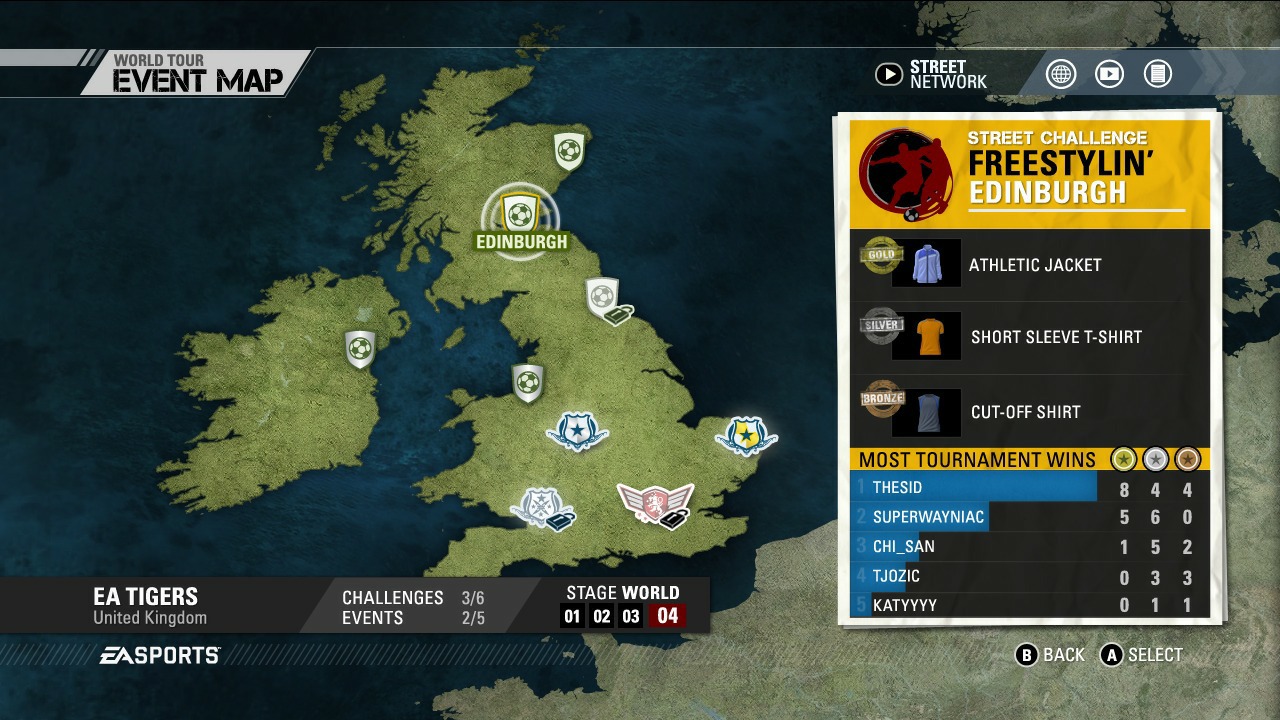1280x720 pixels.
Task: Open the locked event near northeast England
Action: [x=601, y=295]
